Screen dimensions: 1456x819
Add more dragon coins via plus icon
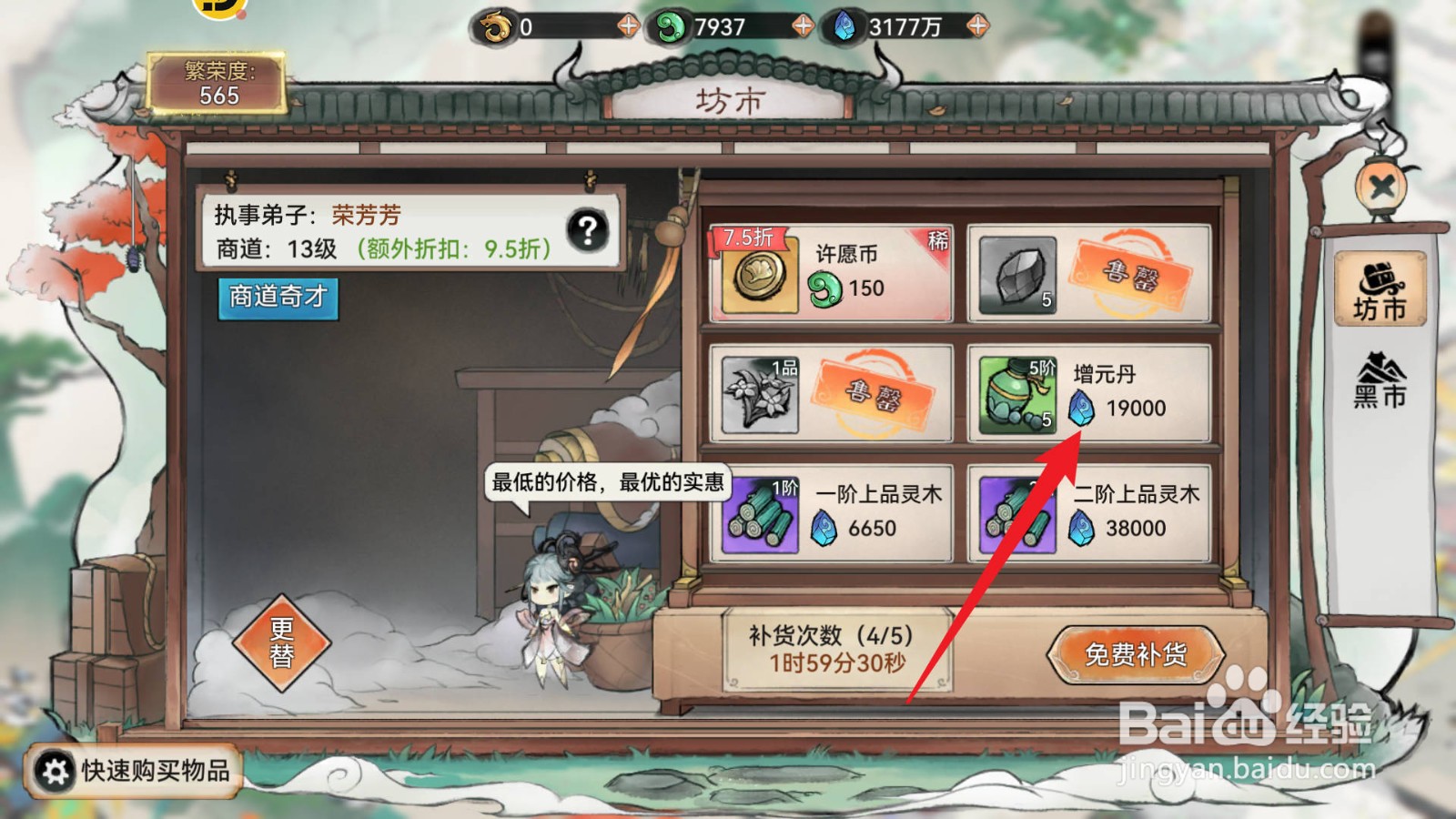(626, 25)
